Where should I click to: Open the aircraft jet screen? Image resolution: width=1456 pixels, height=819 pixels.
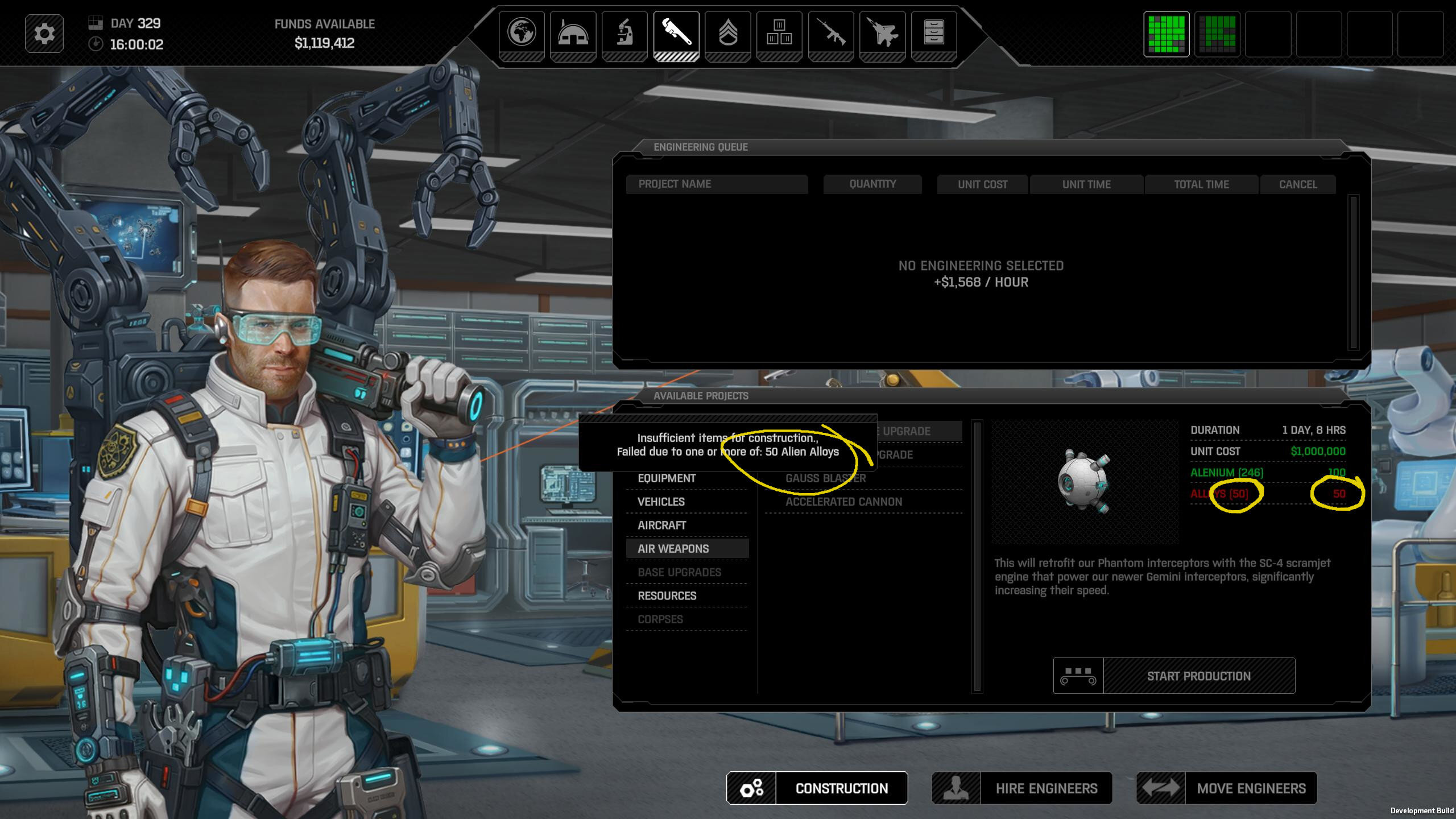click(882, 33)
